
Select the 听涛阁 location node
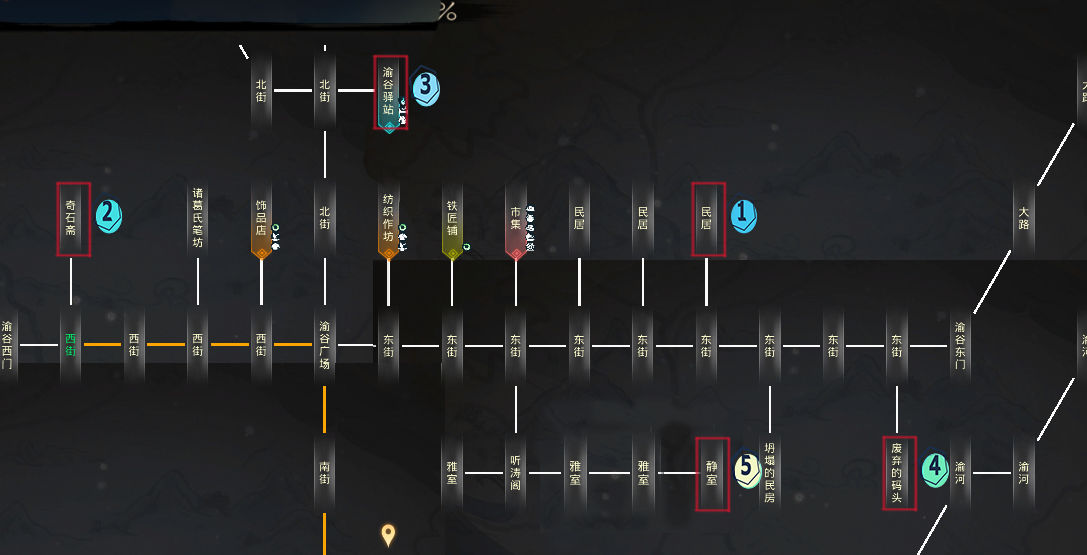[516, 472]
